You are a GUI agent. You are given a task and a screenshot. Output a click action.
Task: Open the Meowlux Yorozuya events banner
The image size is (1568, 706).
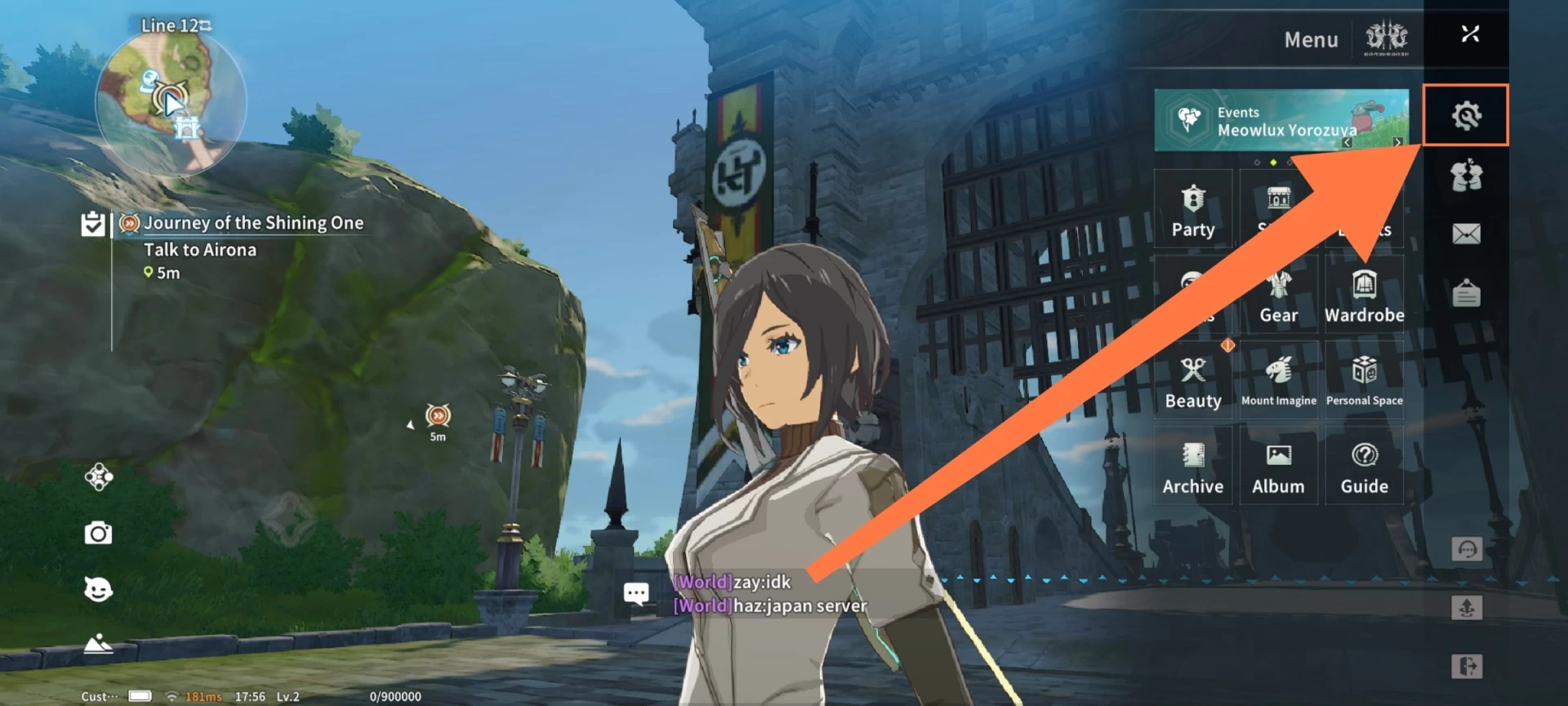(1281, 120)
